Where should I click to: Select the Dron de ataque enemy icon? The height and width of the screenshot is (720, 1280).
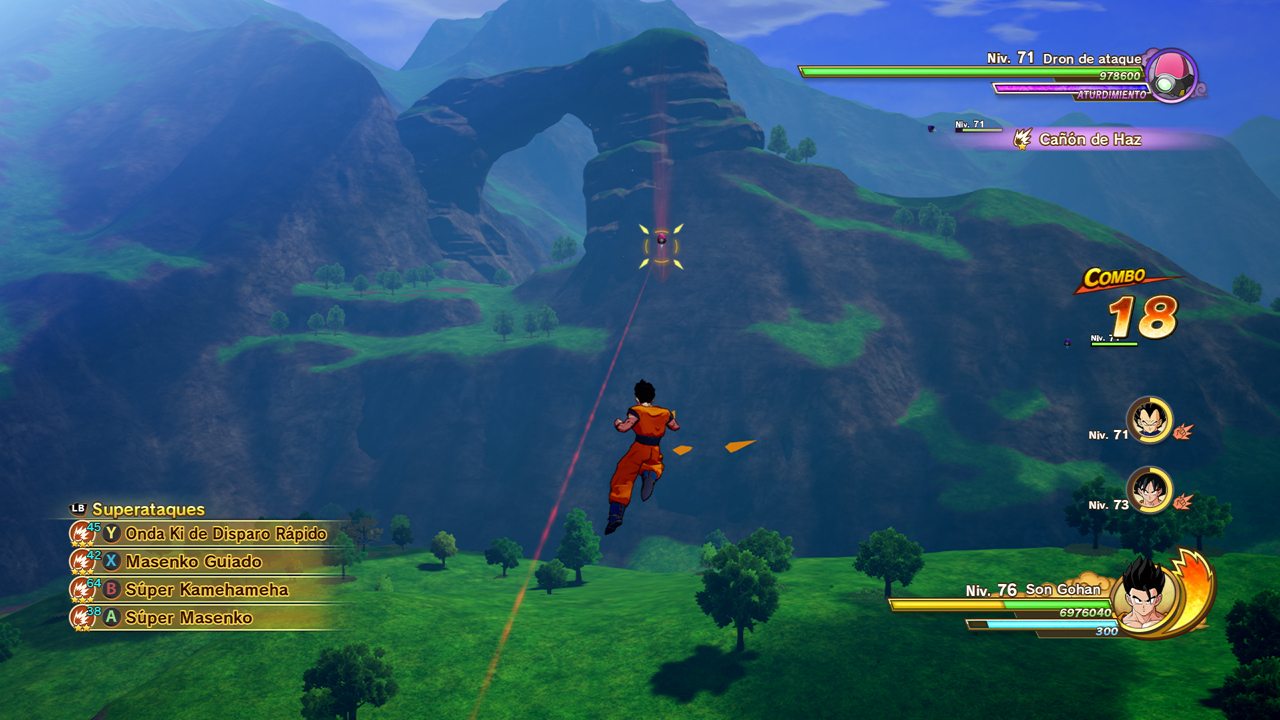tap(1170, 75)
